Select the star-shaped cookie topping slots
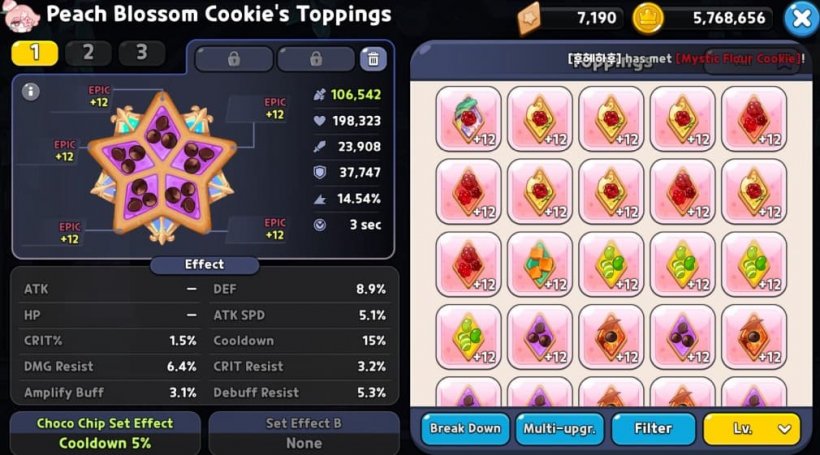This screenshot has height=455, width=820. tap(165, 168)
